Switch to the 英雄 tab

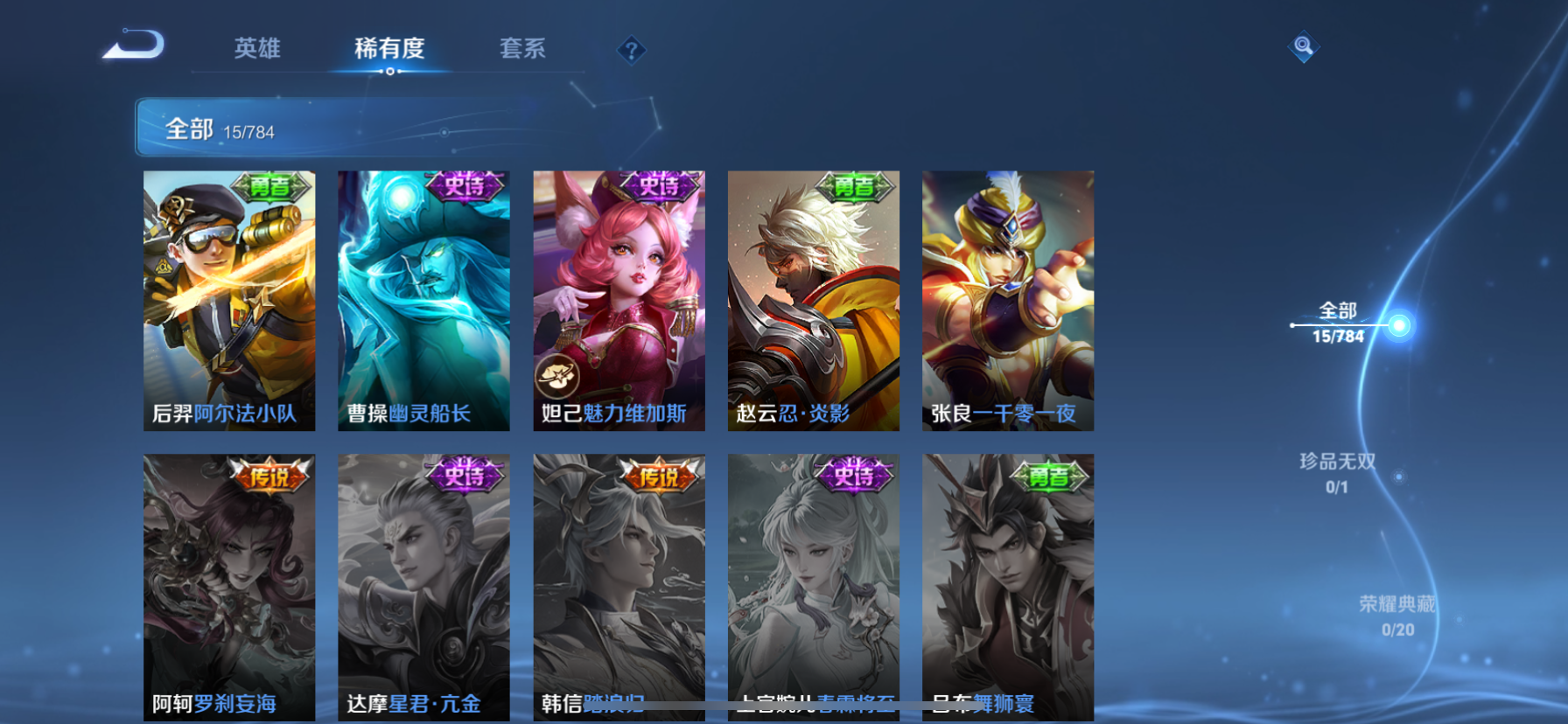pos(255,50)
